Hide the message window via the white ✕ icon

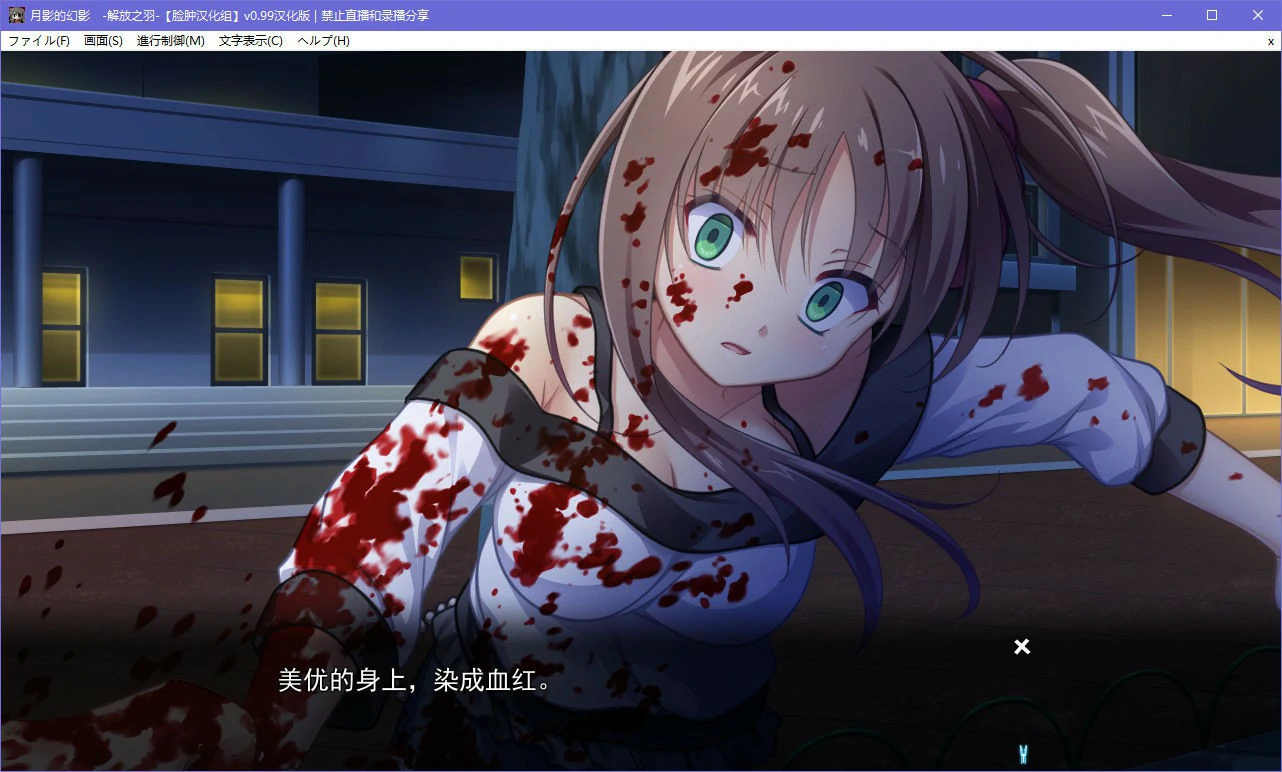(x=1021, y=647)
